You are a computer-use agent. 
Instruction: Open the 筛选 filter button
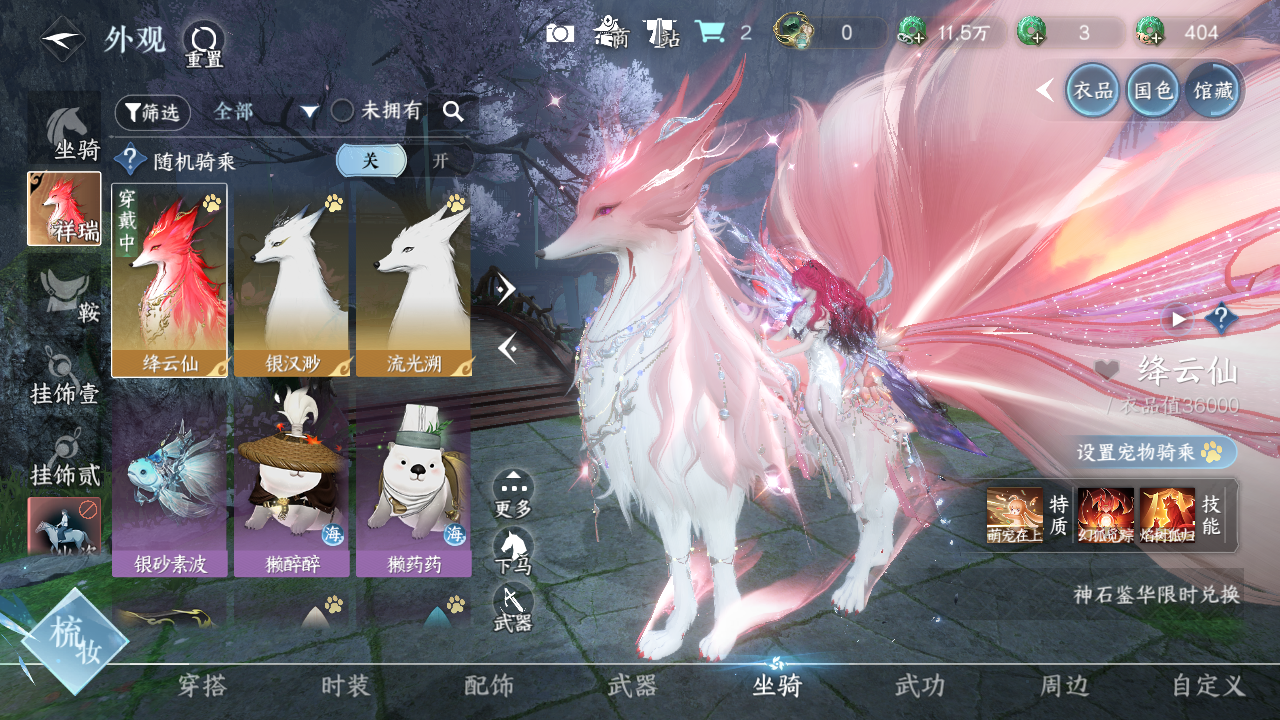tap(152, 112)
